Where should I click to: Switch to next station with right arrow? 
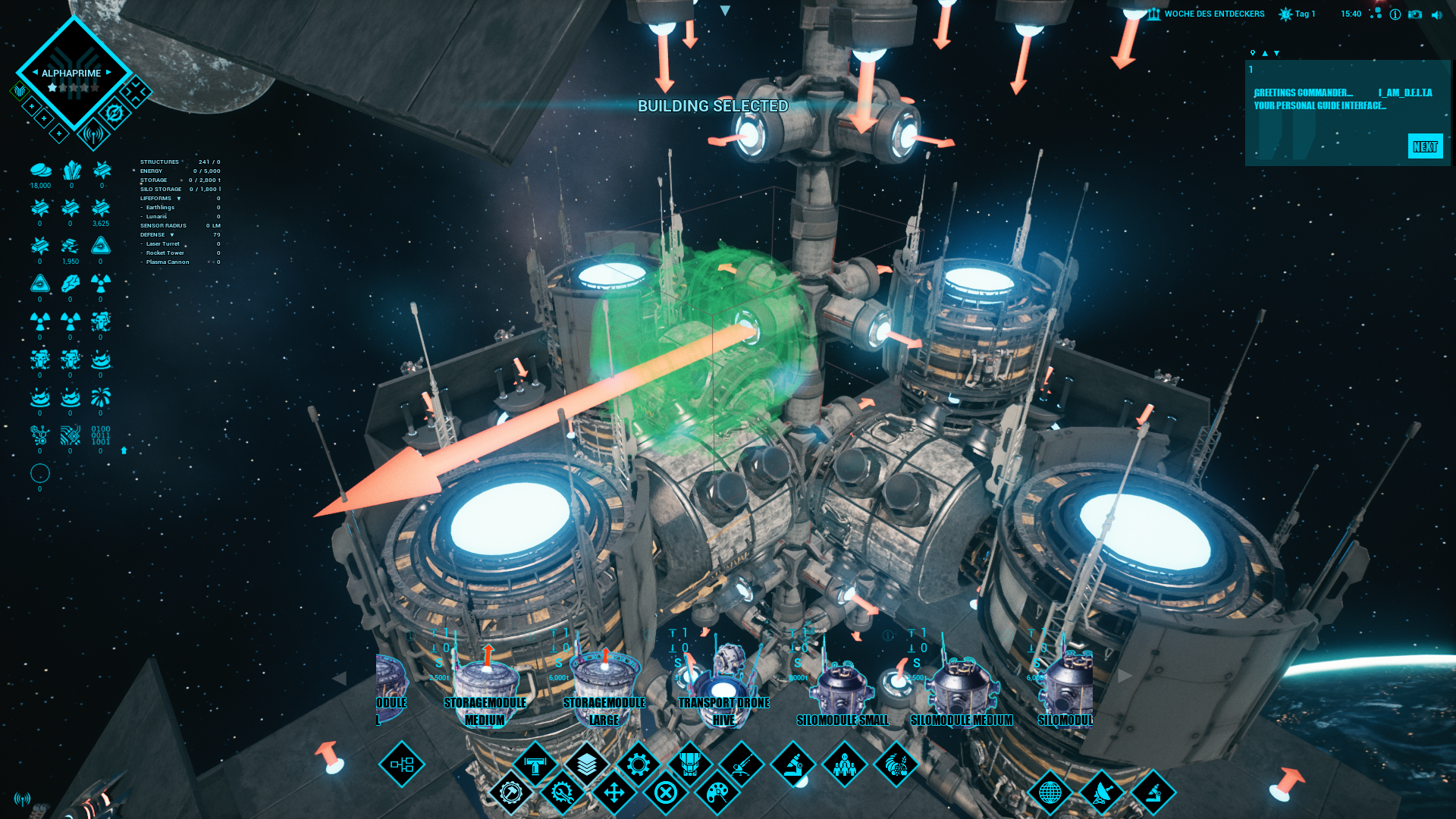point(108,73)
